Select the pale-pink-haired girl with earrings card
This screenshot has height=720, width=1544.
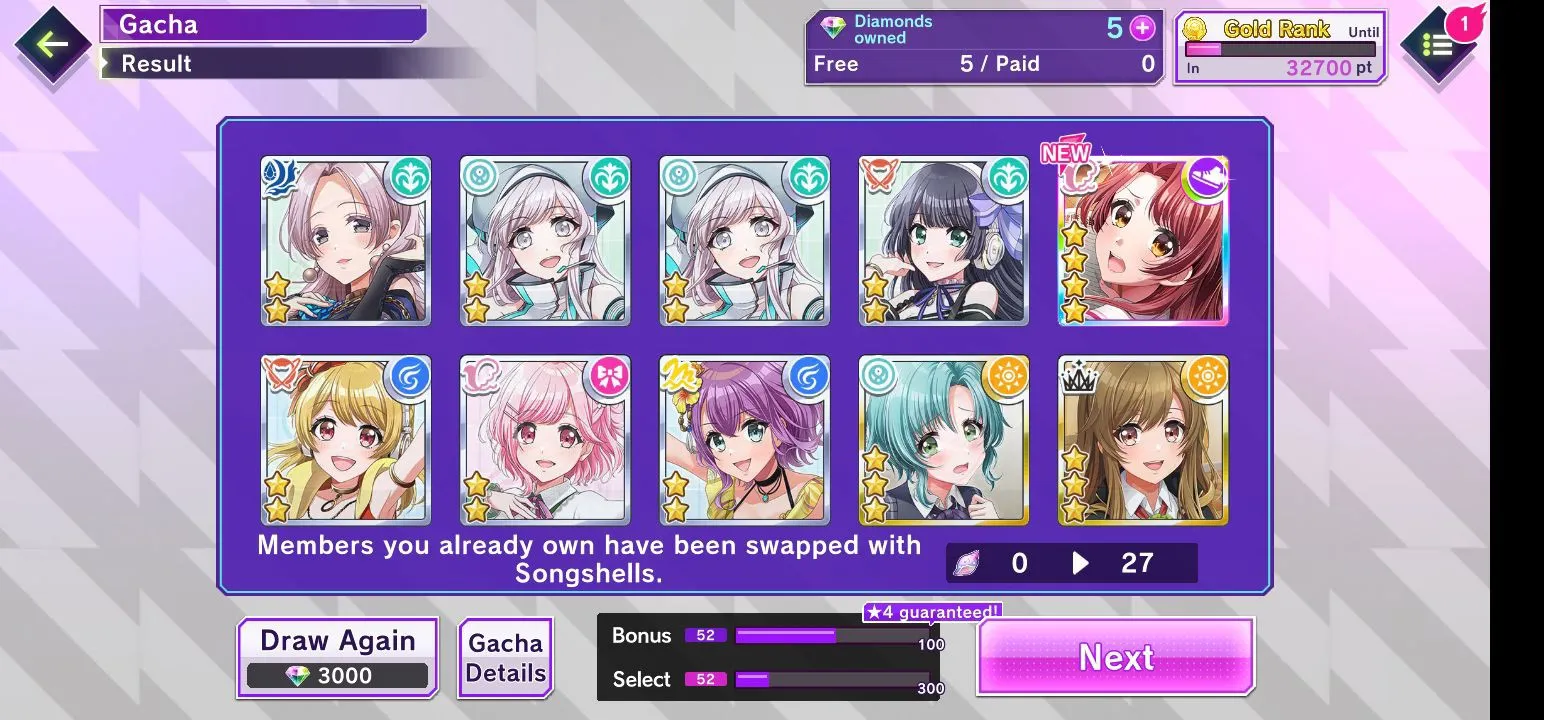pyautogui.click(x=346, y=241)
